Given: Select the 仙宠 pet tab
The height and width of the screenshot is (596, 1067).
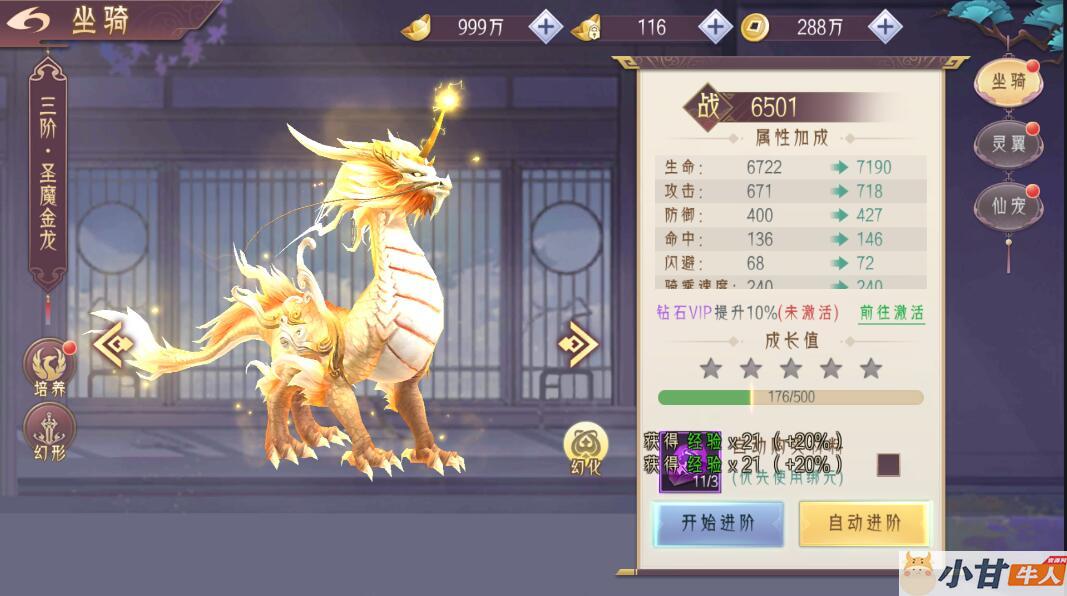Looking at the screenshot, I should pyautogui.click(x=1008, y=205).
